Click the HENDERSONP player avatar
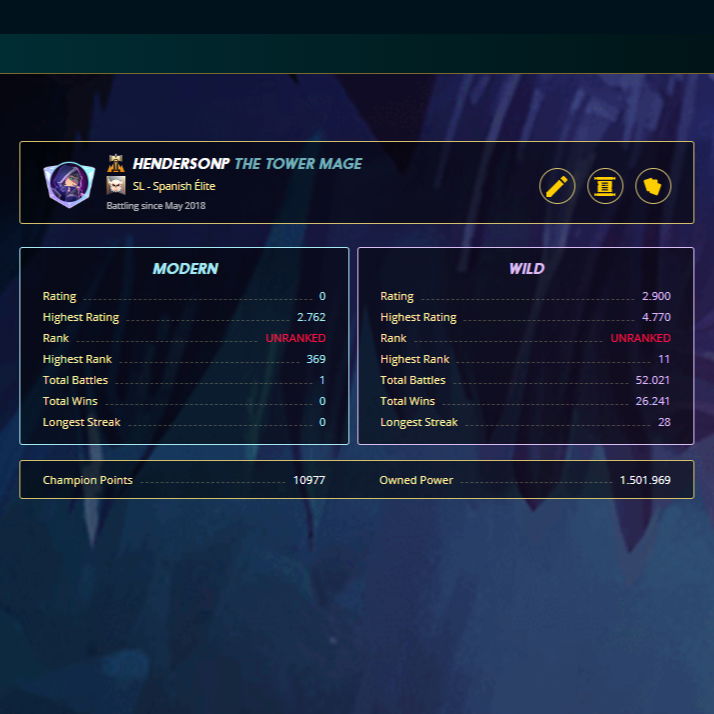714x714 pixels. click(69, 184)
